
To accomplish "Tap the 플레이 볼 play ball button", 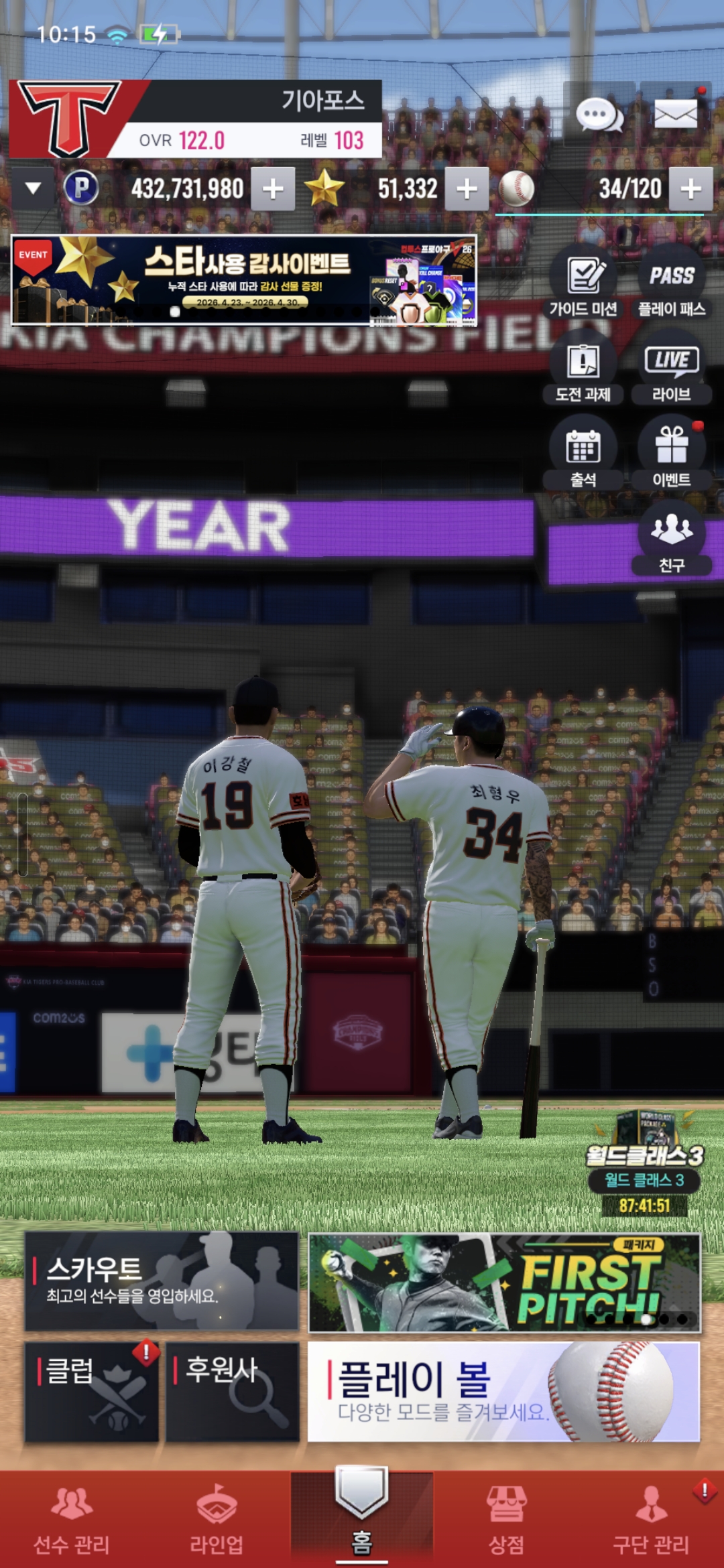I will click(x=503, y=1392).
